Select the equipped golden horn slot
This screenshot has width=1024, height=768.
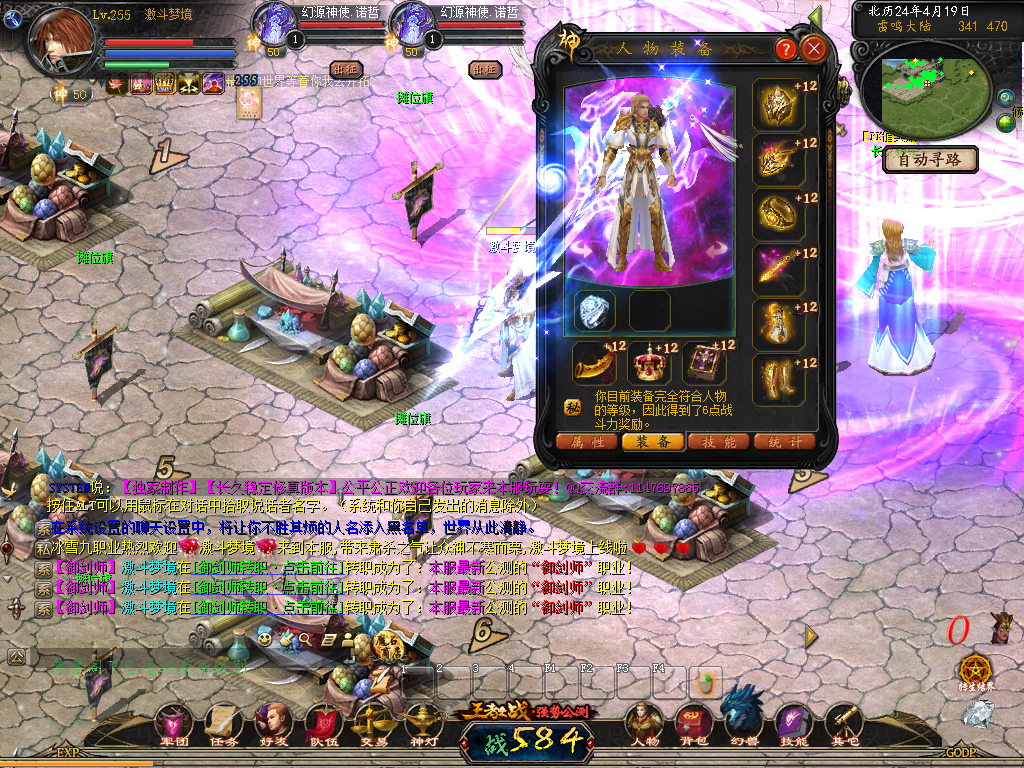pyautogui.click(x=594, y=363)
